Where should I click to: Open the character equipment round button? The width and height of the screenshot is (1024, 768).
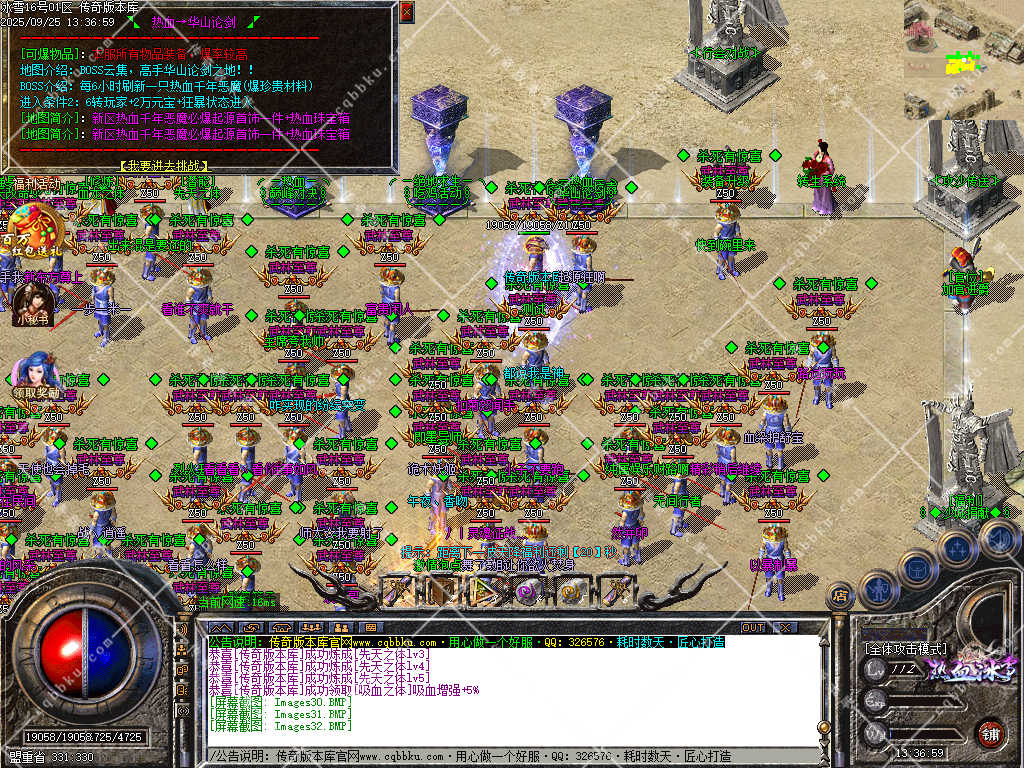coord(878,588)
